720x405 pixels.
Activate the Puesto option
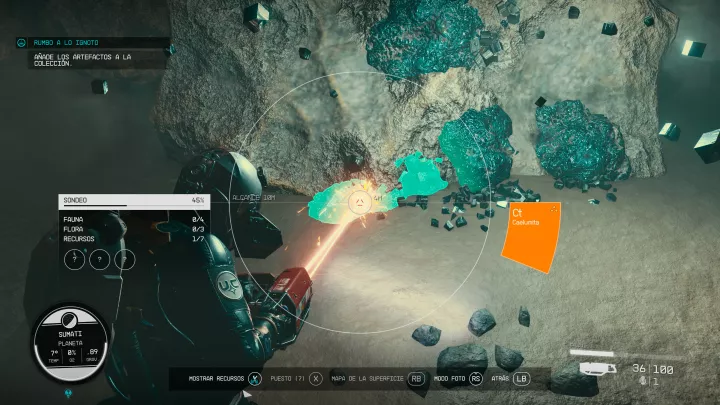pyautogui.click(x=315, y=379)
